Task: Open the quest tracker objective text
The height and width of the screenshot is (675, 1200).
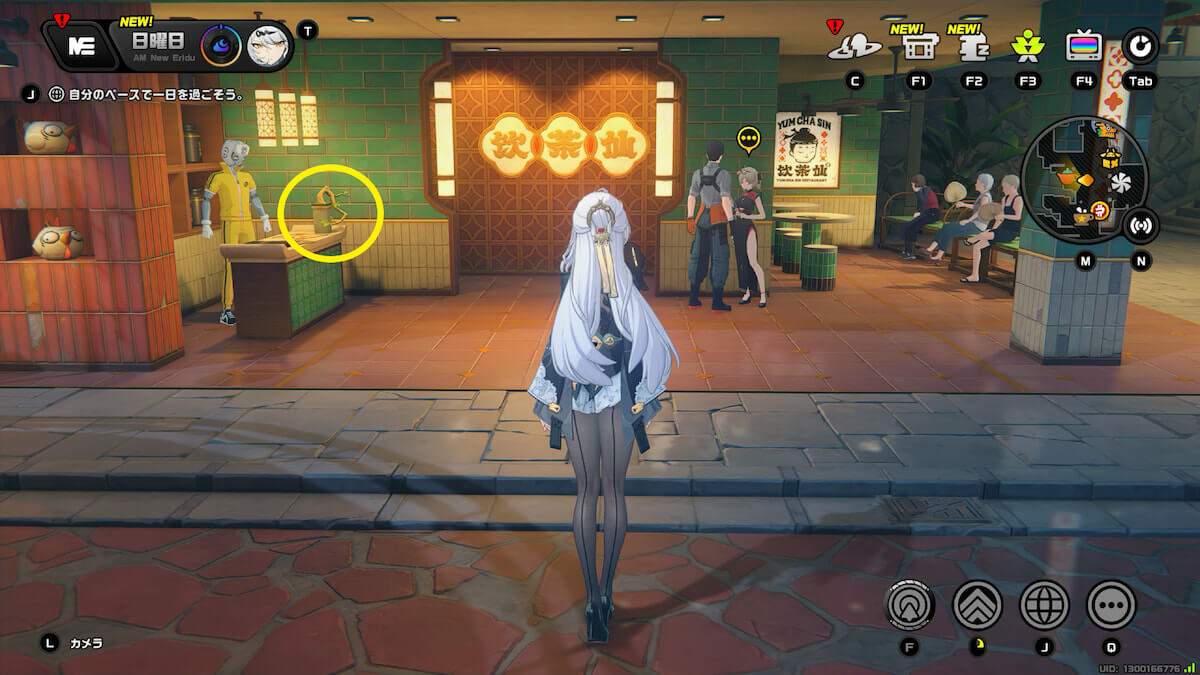Action: pyautogui.click(x=148, y=95)
